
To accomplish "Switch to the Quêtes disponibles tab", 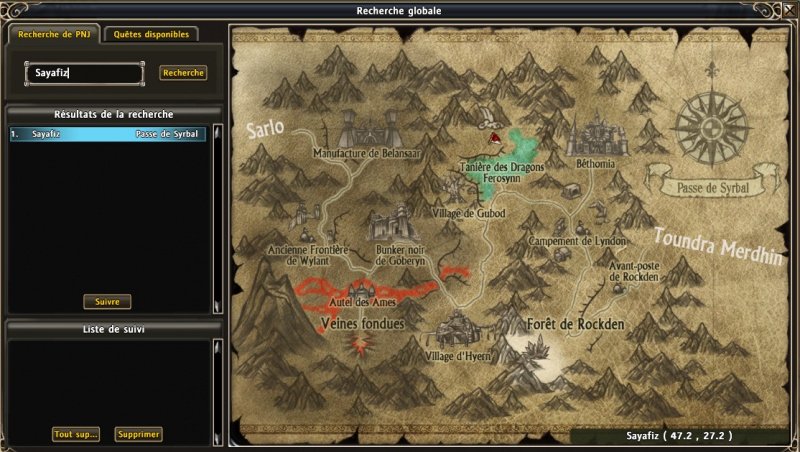I will point(151,34).
